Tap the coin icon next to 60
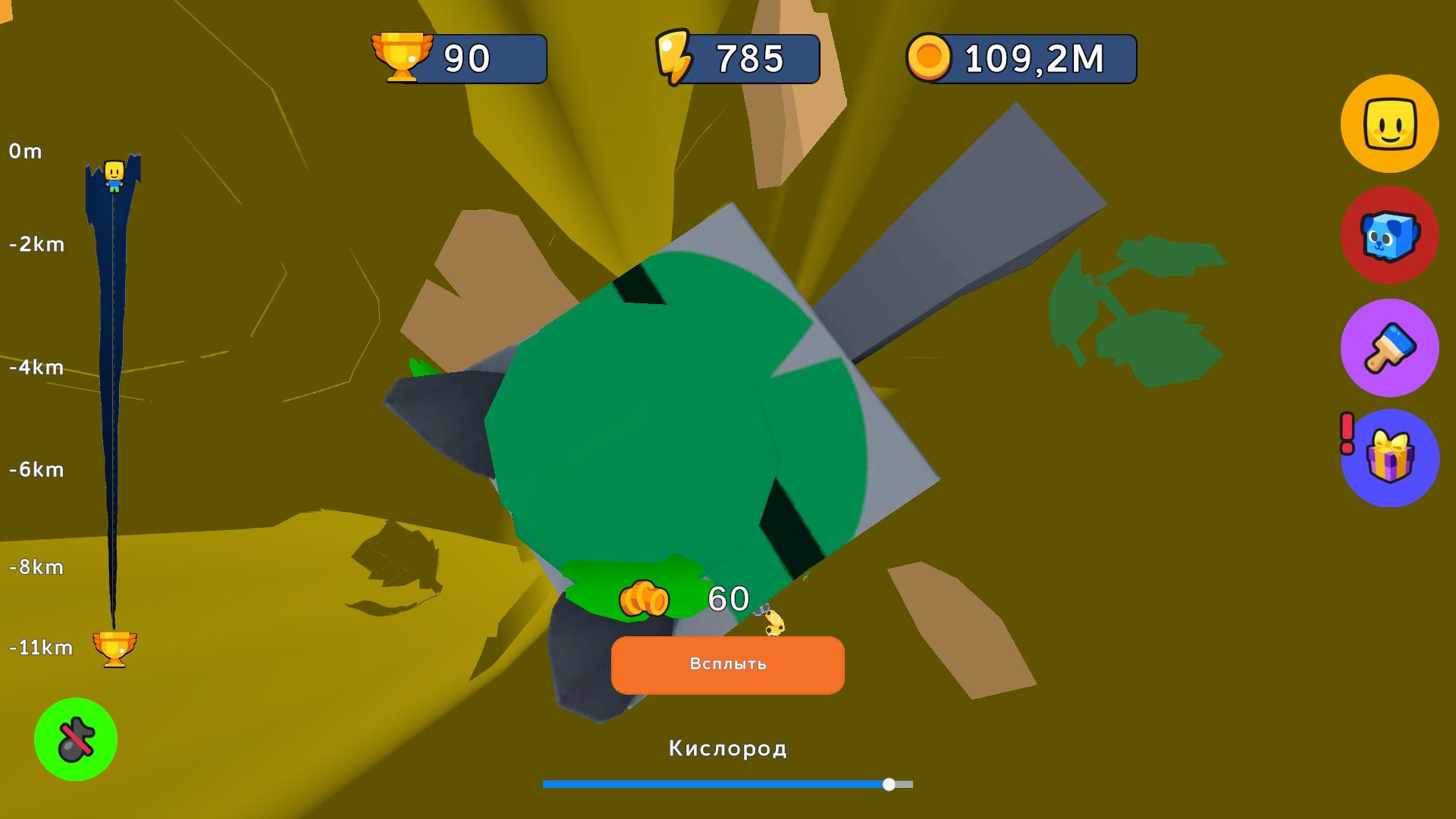This screenshot has height=819, width=1456. pyautogui.click(x=645, y=600)
